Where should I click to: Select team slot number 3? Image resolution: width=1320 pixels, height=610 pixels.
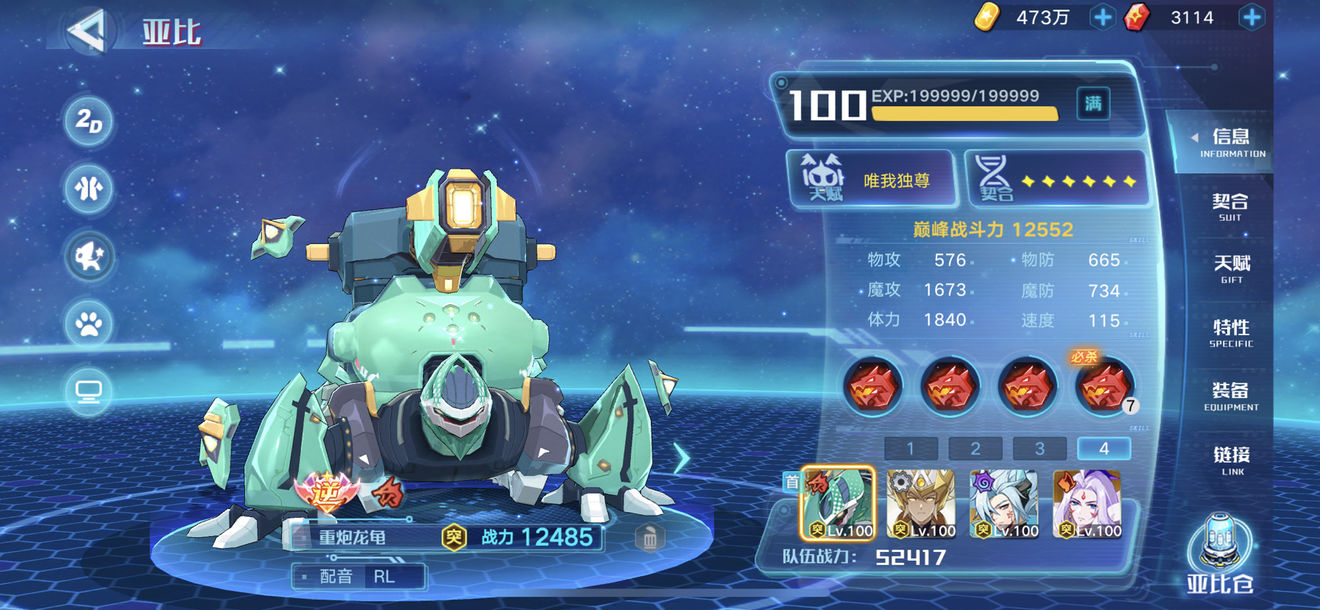(1039, 449)
